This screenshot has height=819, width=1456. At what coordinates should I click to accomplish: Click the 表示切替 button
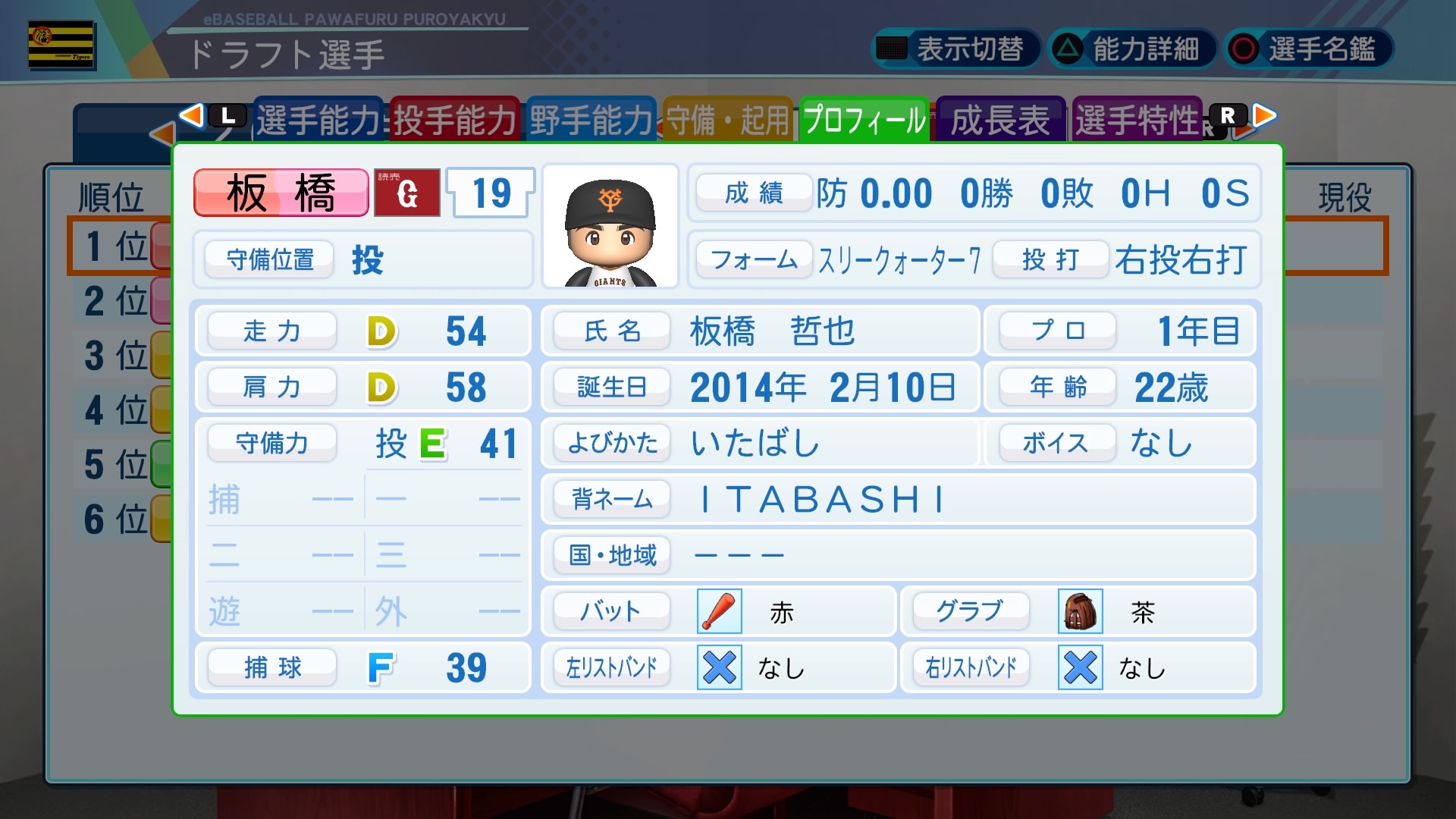(955, 49)
